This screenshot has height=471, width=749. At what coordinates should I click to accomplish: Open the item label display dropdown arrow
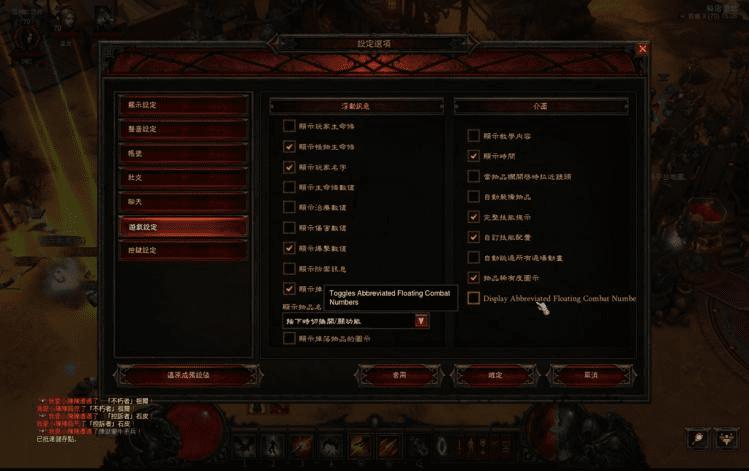click(x=421, y=321)
